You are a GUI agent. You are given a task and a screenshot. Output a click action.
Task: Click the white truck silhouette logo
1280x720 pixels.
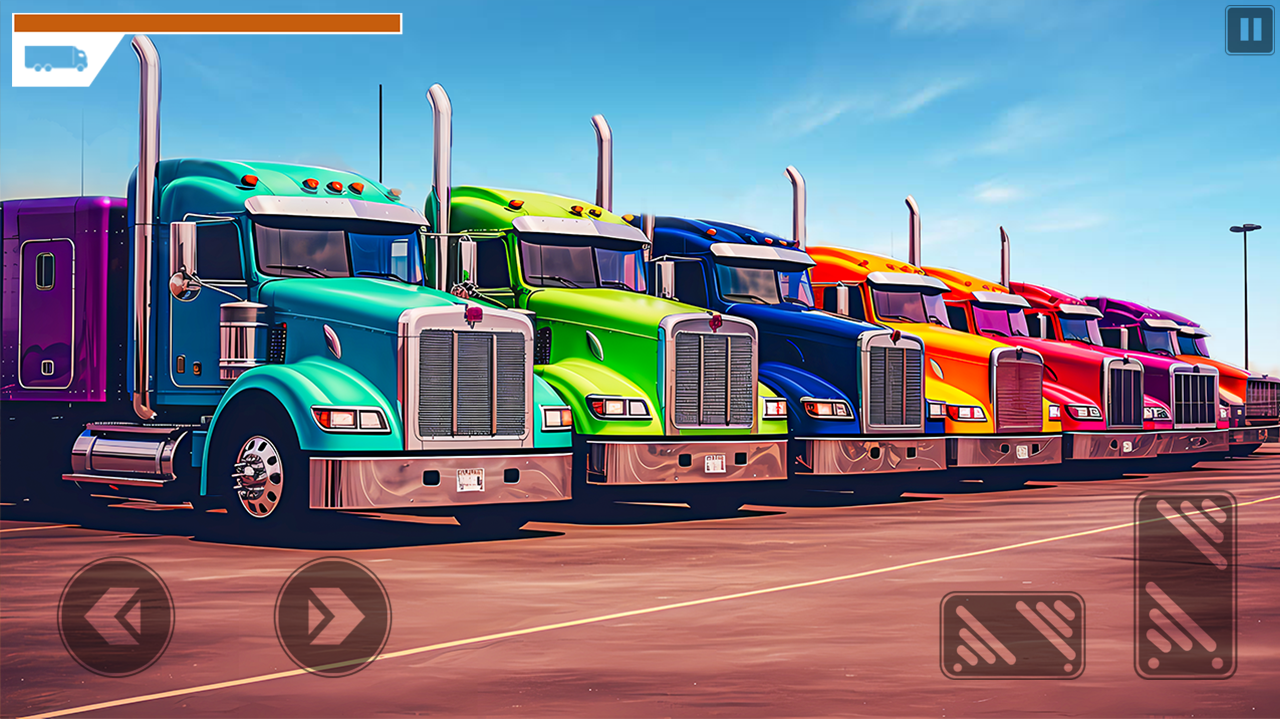(57, 60)
